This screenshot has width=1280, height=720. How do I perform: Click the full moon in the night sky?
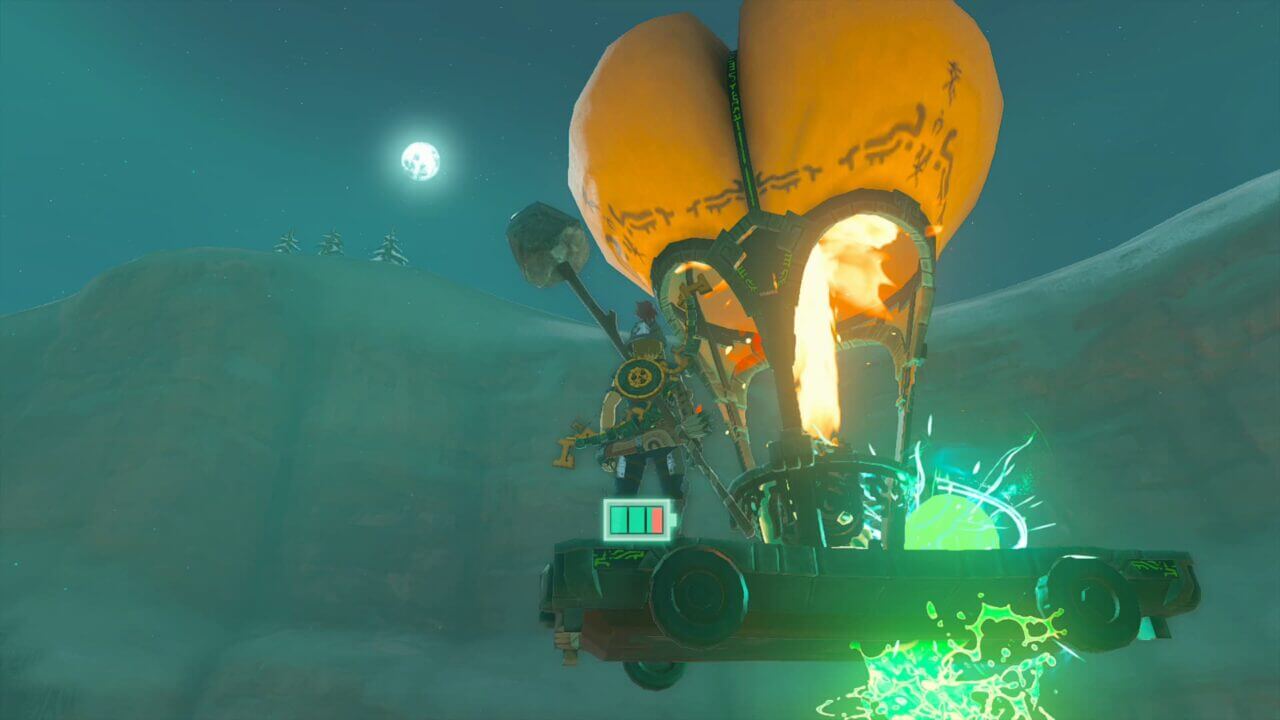point(420,162)
